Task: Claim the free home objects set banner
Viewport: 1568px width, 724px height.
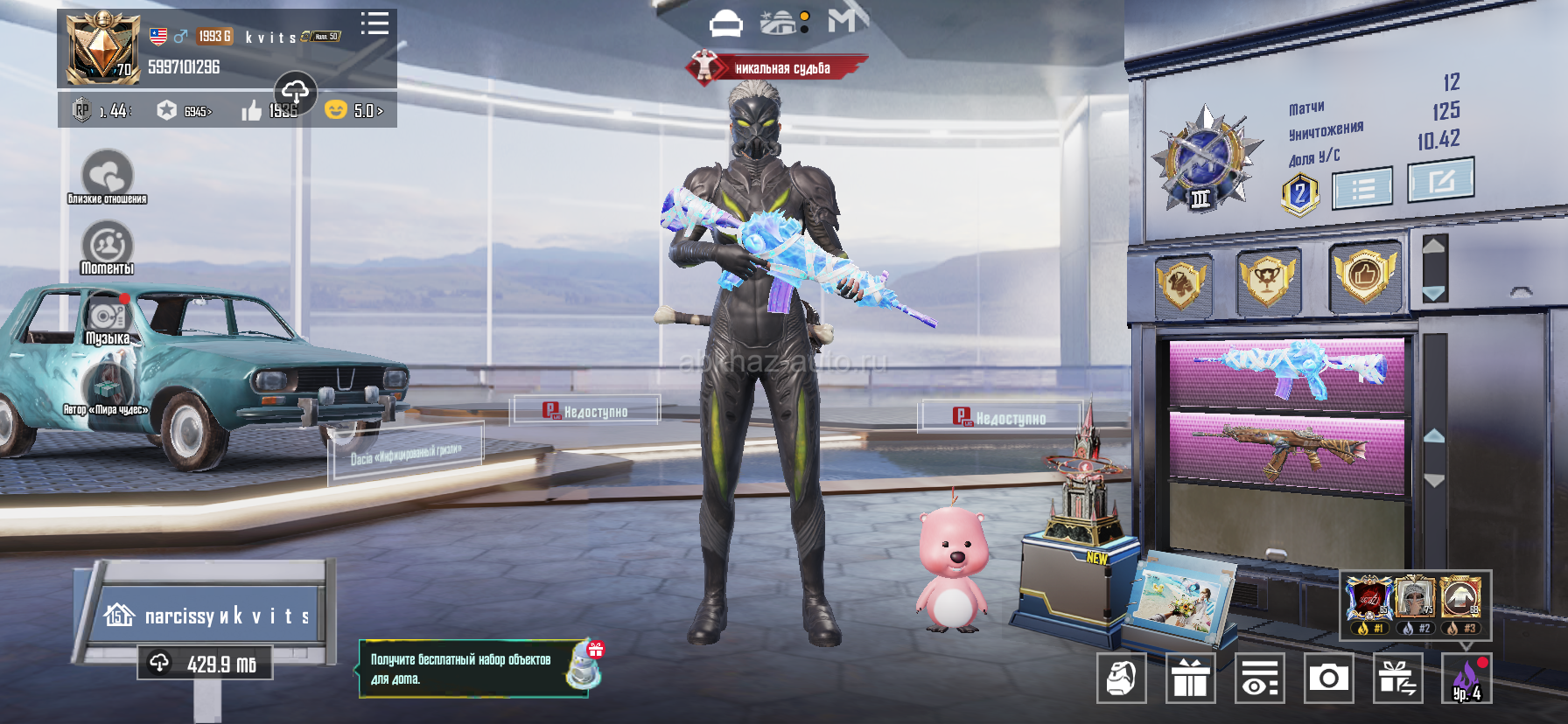Action: pyautogui.click(x=472, y=669)
